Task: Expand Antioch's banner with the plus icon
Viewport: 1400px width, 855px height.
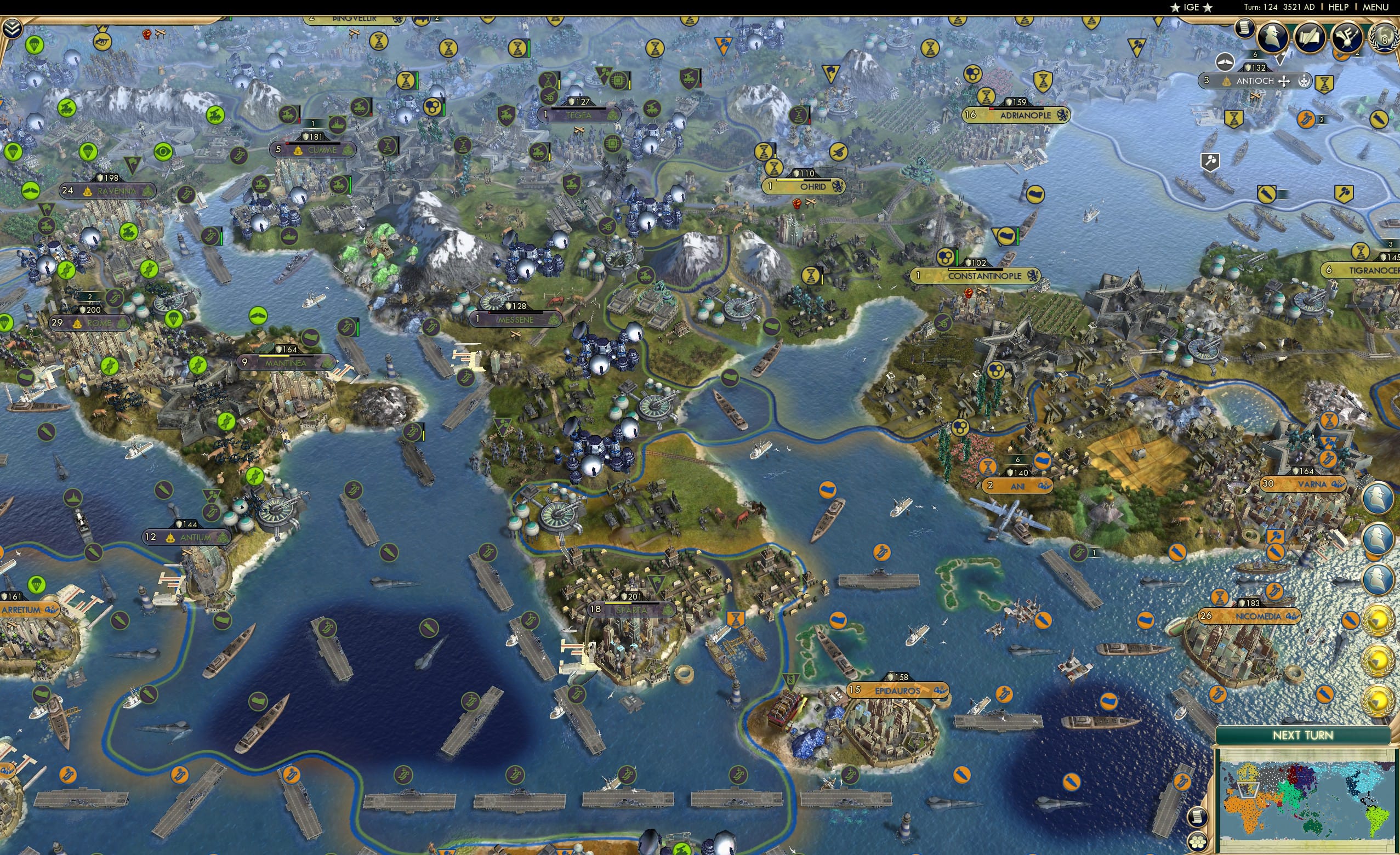Action: coord(1284,82)
